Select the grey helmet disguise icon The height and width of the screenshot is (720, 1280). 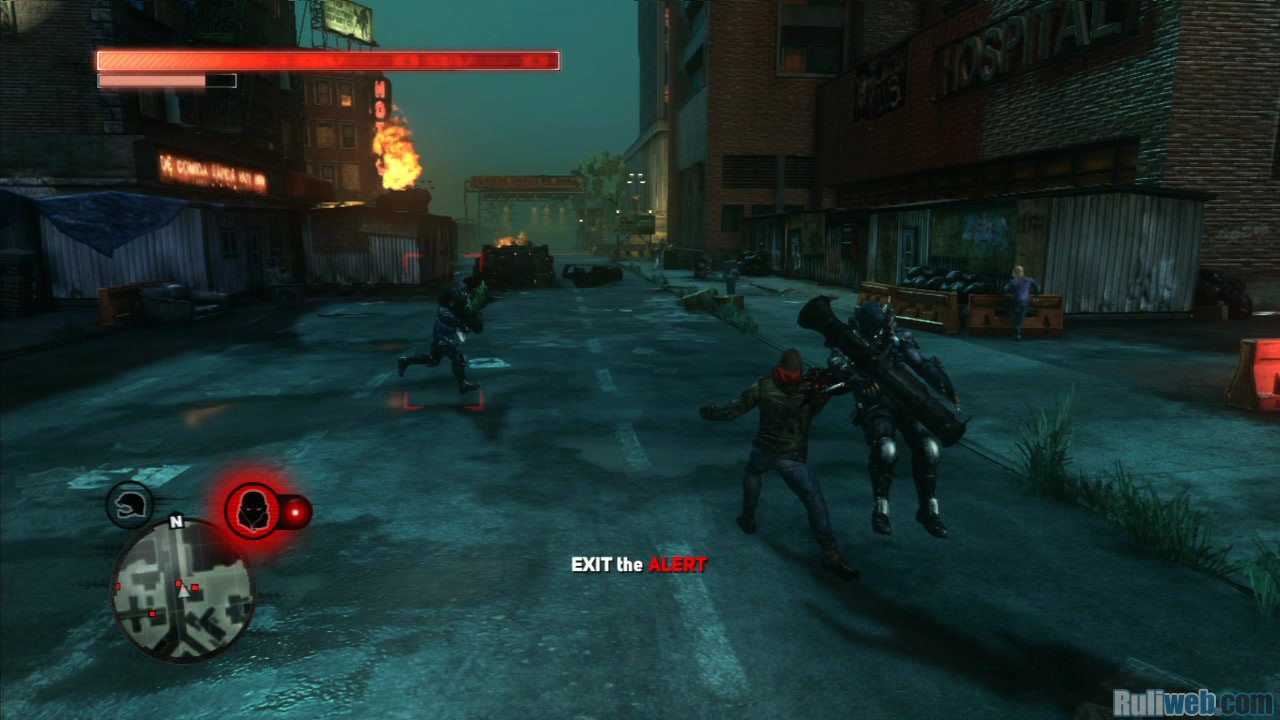130,505
